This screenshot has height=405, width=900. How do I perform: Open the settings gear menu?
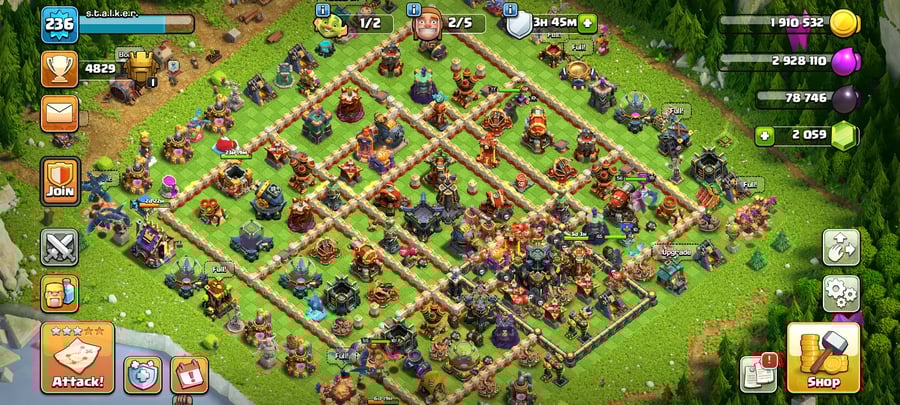[x=841, y=293]
